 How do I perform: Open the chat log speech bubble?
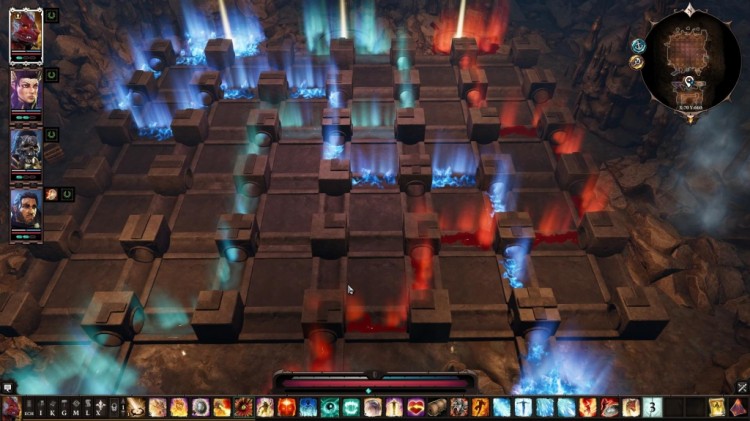click(8, 386)
